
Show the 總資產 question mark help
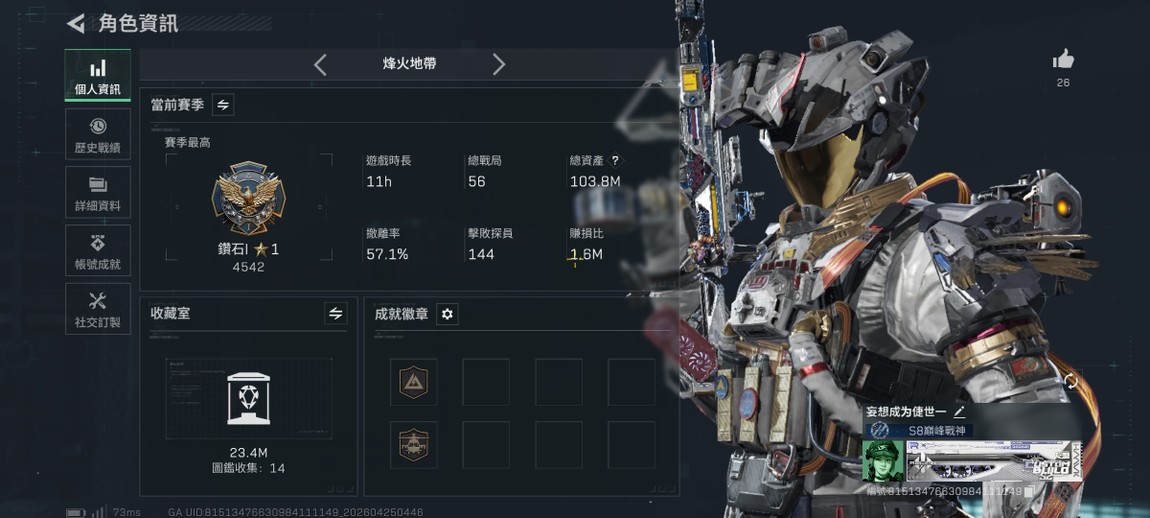[615, 160]
